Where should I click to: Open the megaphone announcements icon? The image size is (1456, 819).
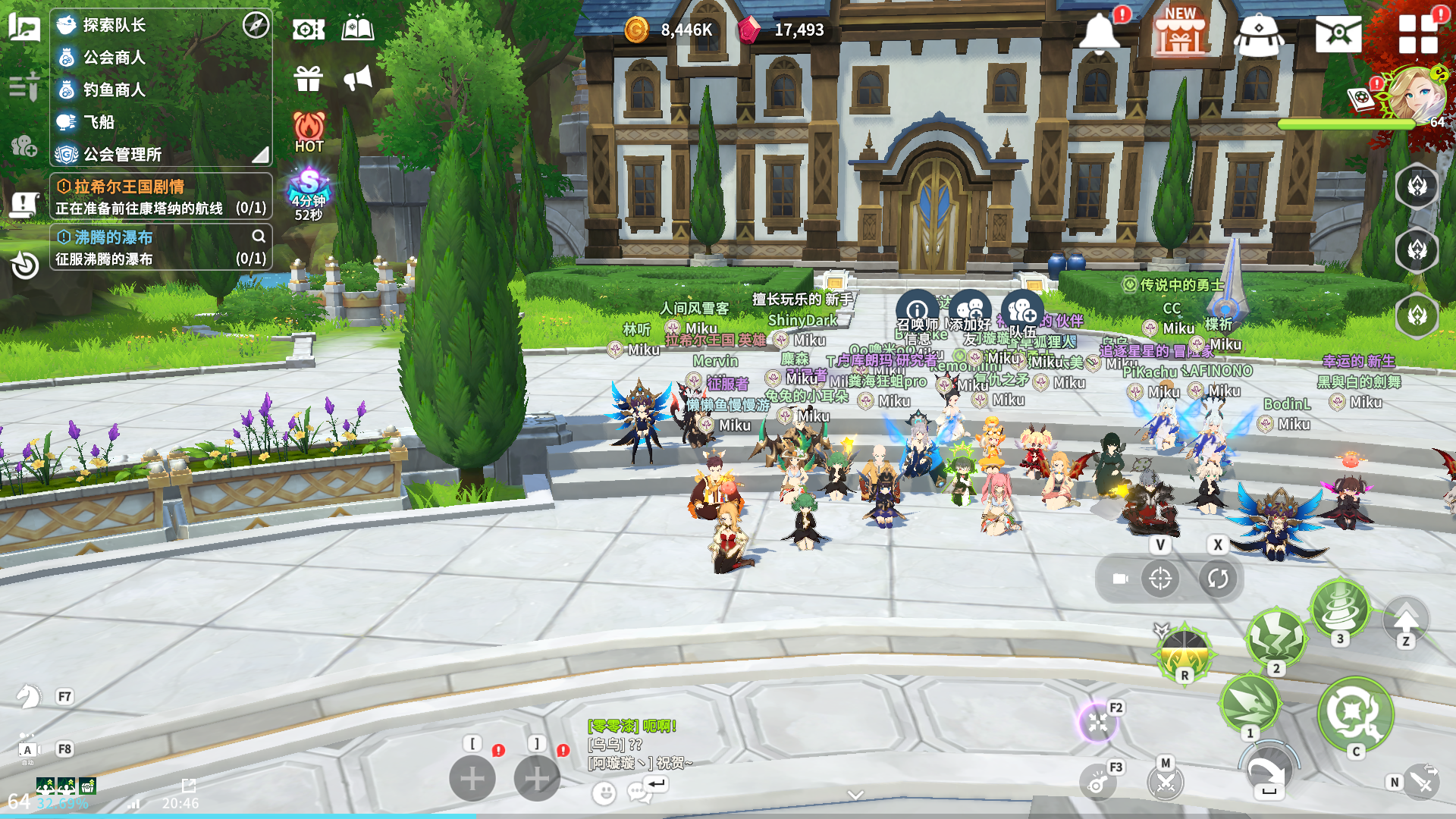(x=357, y=78)
